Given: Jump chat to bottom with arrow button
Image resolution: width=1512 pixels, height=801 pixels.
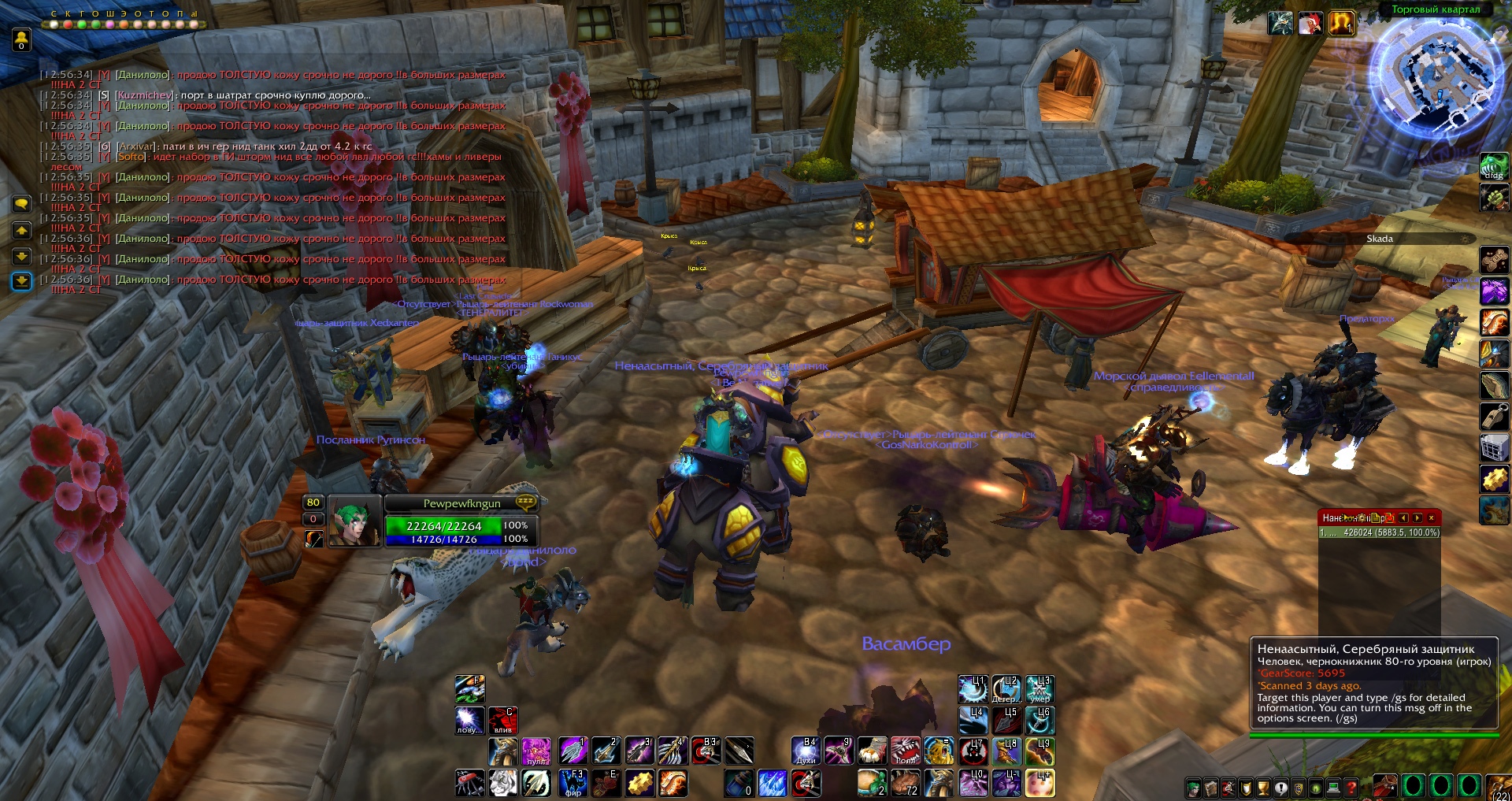Looking at the screenshot, I should pos(21,281).
